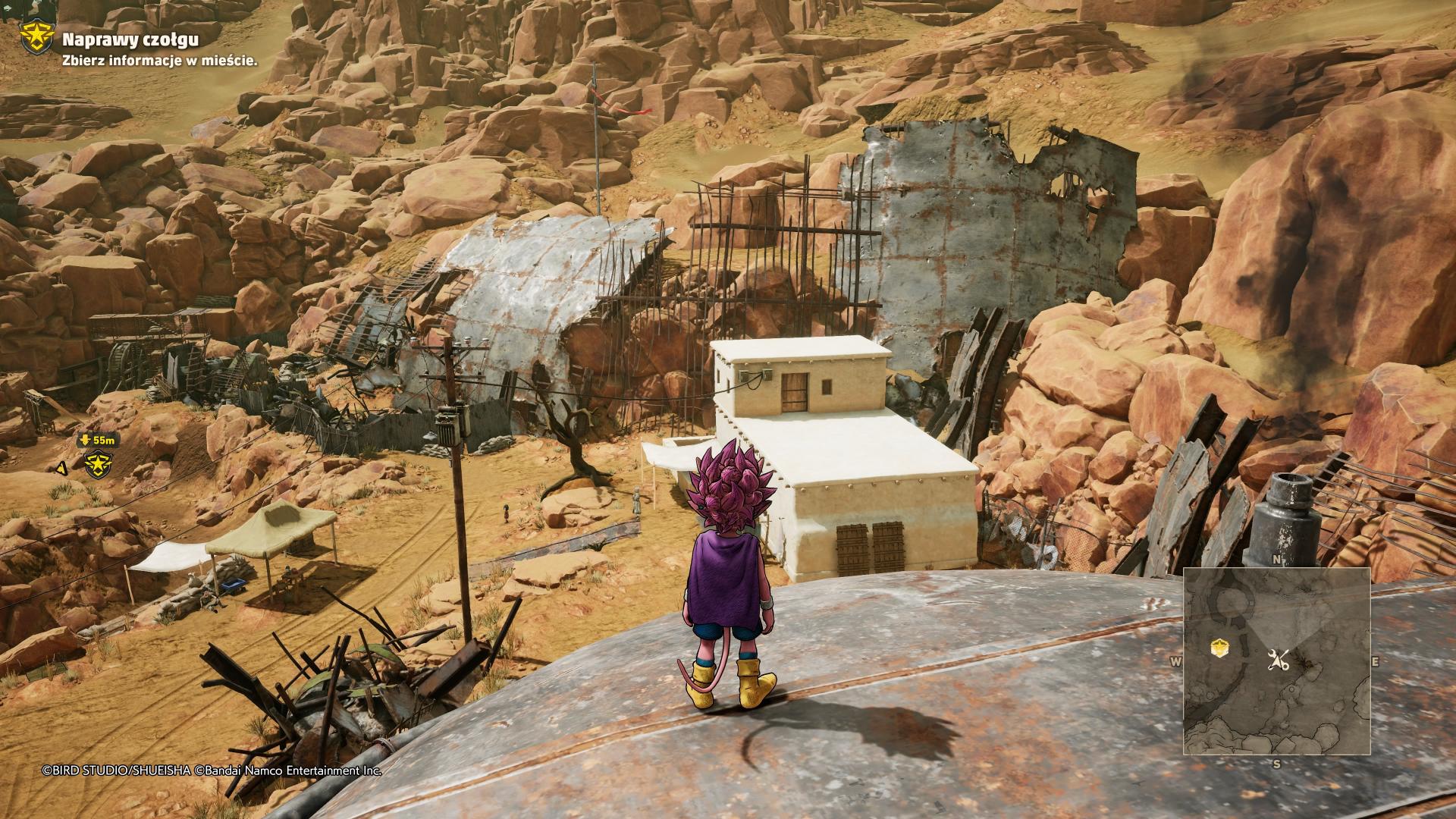
Task: Open the Naprawy czołgu quest title
Action: pos(130,40)
